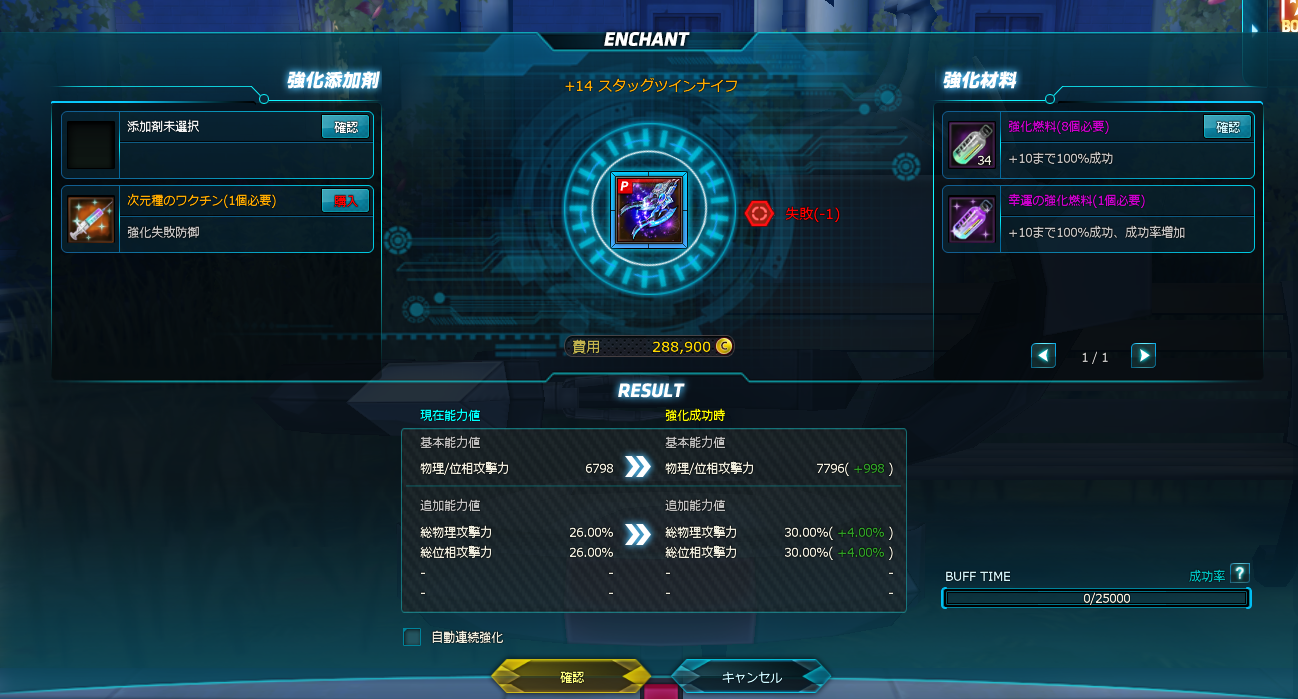This screenshot has height=699, width=1298.
Task: Confirm the enchant with the yellow 確認 button
Action: coord(571,677)
